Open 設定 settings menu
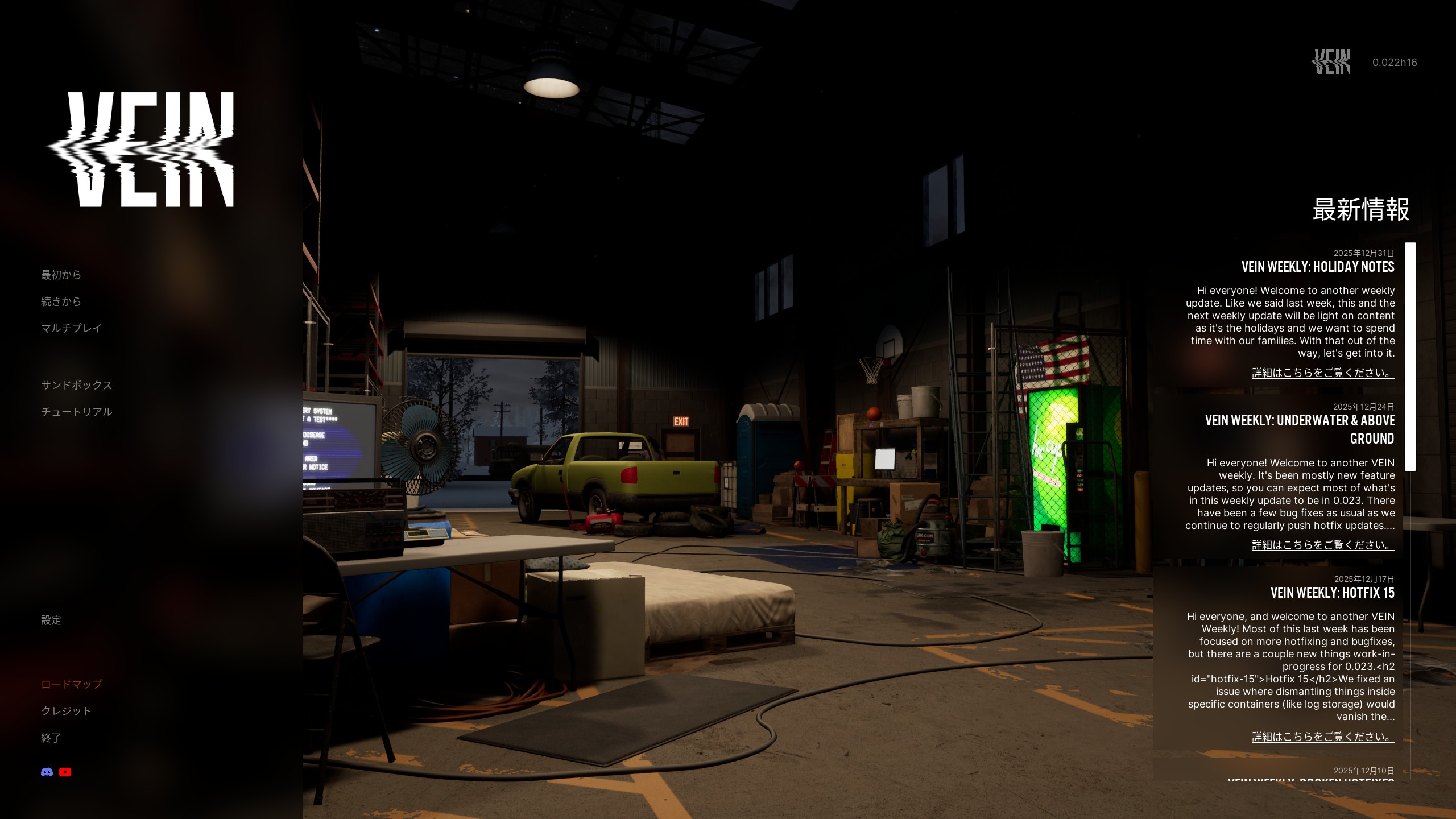Viewport: 1456px width, 819px height. [51, 621]
